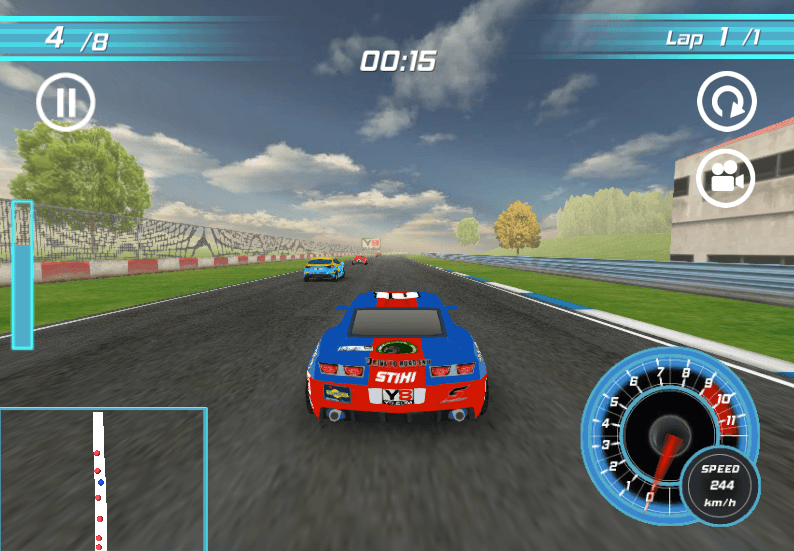Pause the race

66,102
